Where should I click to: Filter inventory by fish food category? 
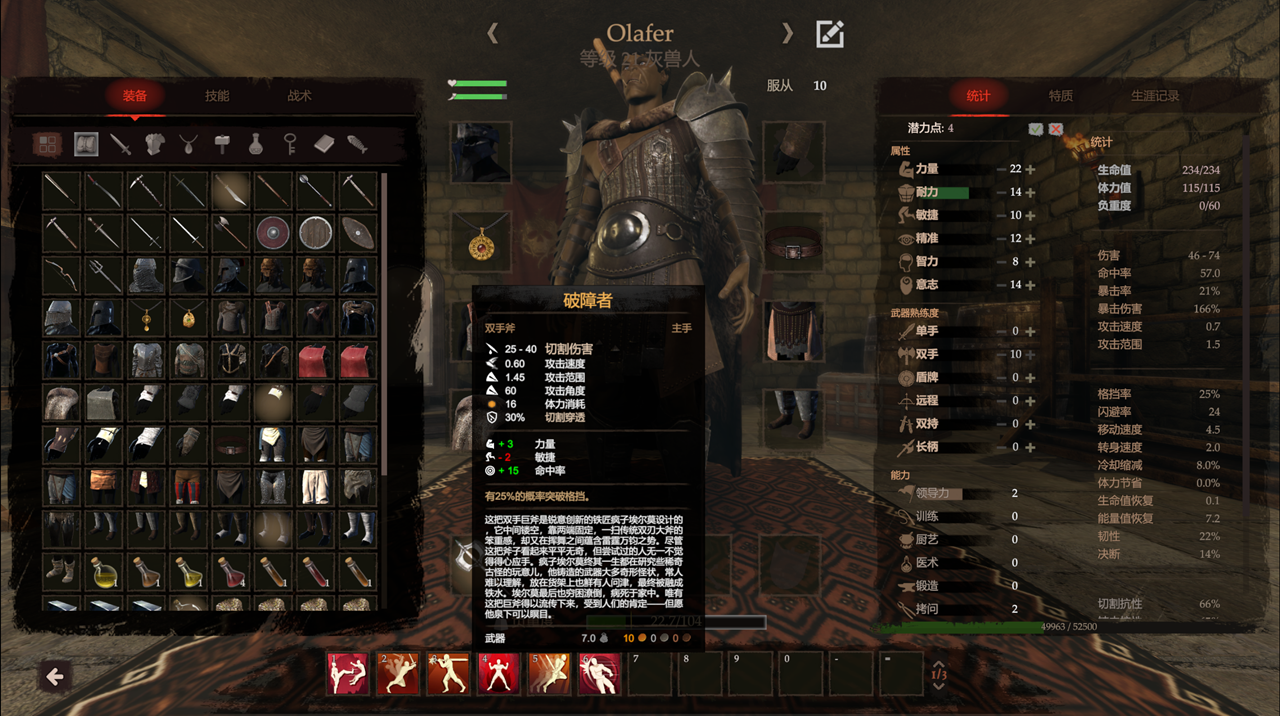point(357,144)
